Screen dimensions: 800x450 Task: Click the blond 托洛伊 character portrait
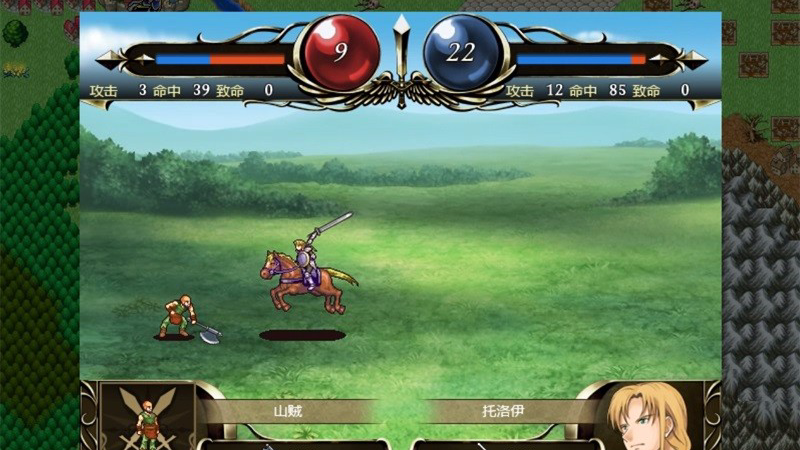coord(648,418)
